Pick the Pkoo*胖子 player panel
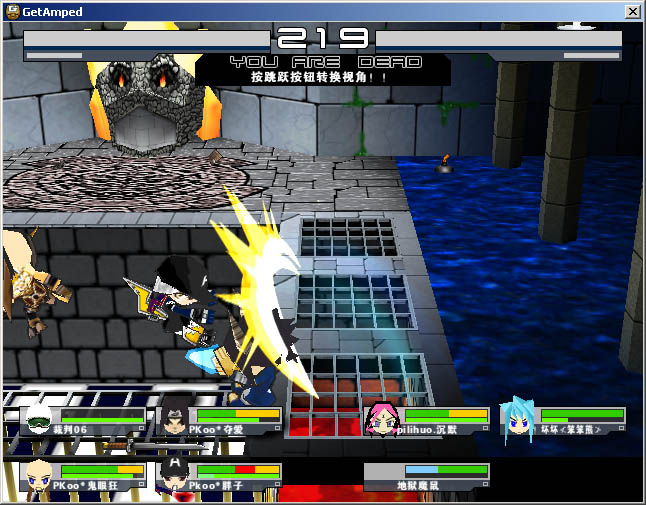Viewport: 646px width, 505px height. pyautogui.click(x=220, y=477)
